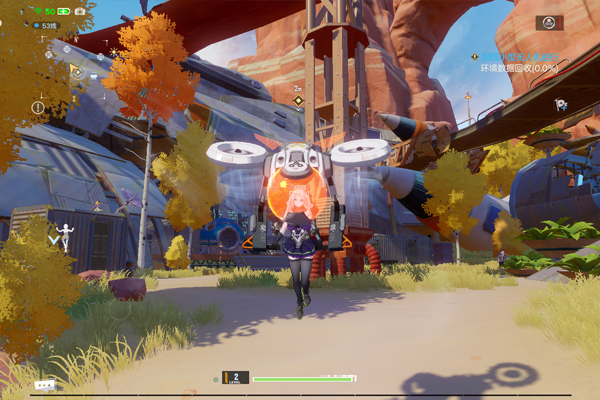
Task: Tap the camera icon for photo mode
Action: 80,11
